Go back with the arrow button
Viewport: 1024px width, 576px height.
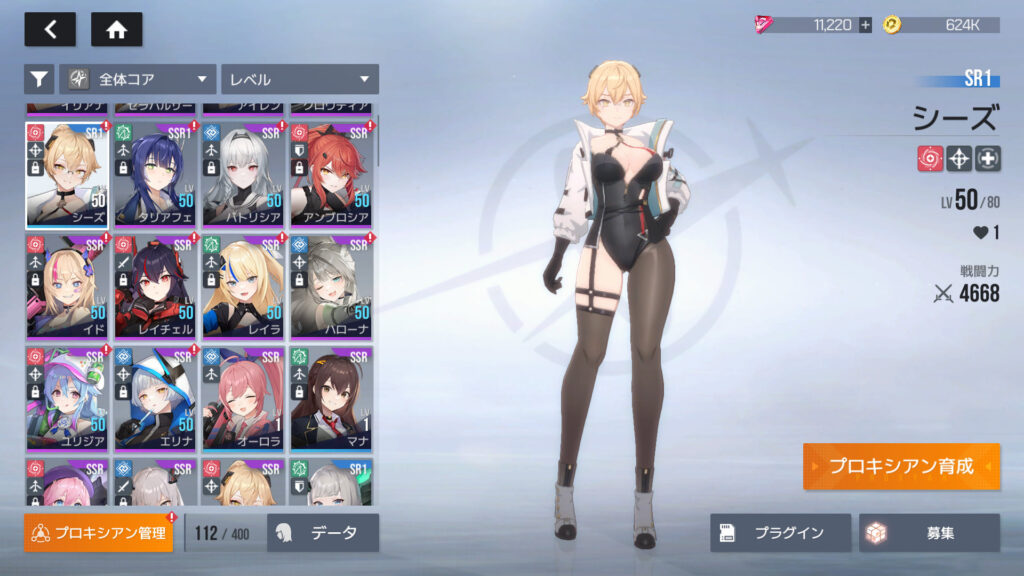coord(50,29)
